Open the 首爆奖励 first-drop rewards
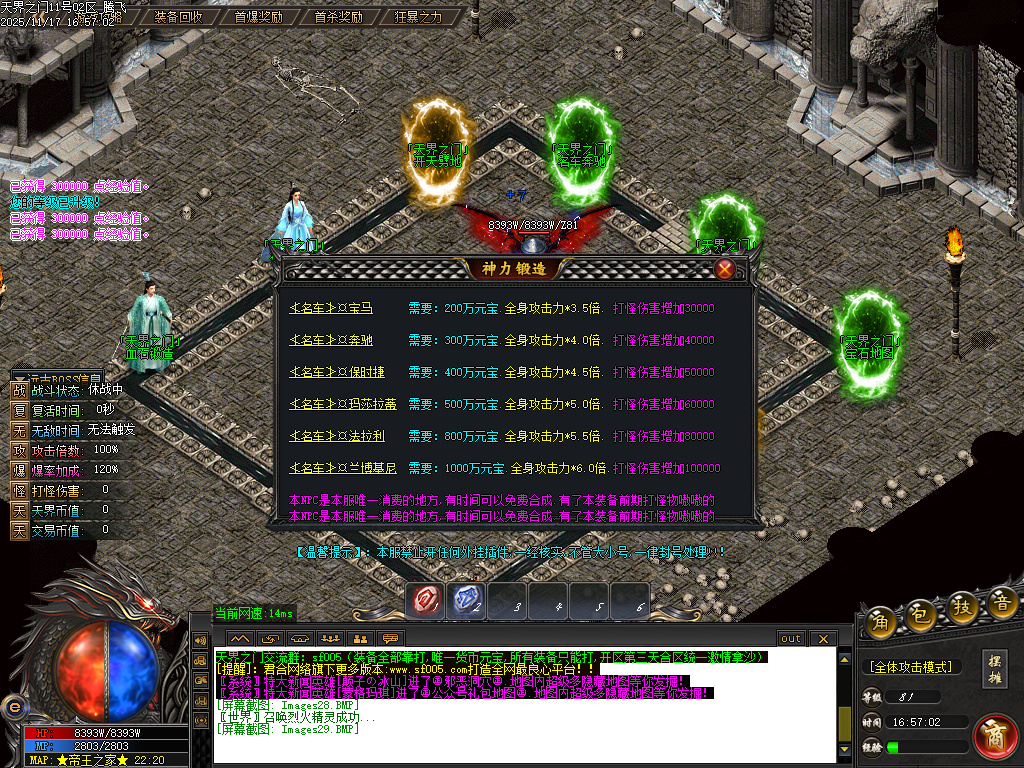Image resolution: width=1024 pixels, height=768 pixels. click(x=258, y=17)
